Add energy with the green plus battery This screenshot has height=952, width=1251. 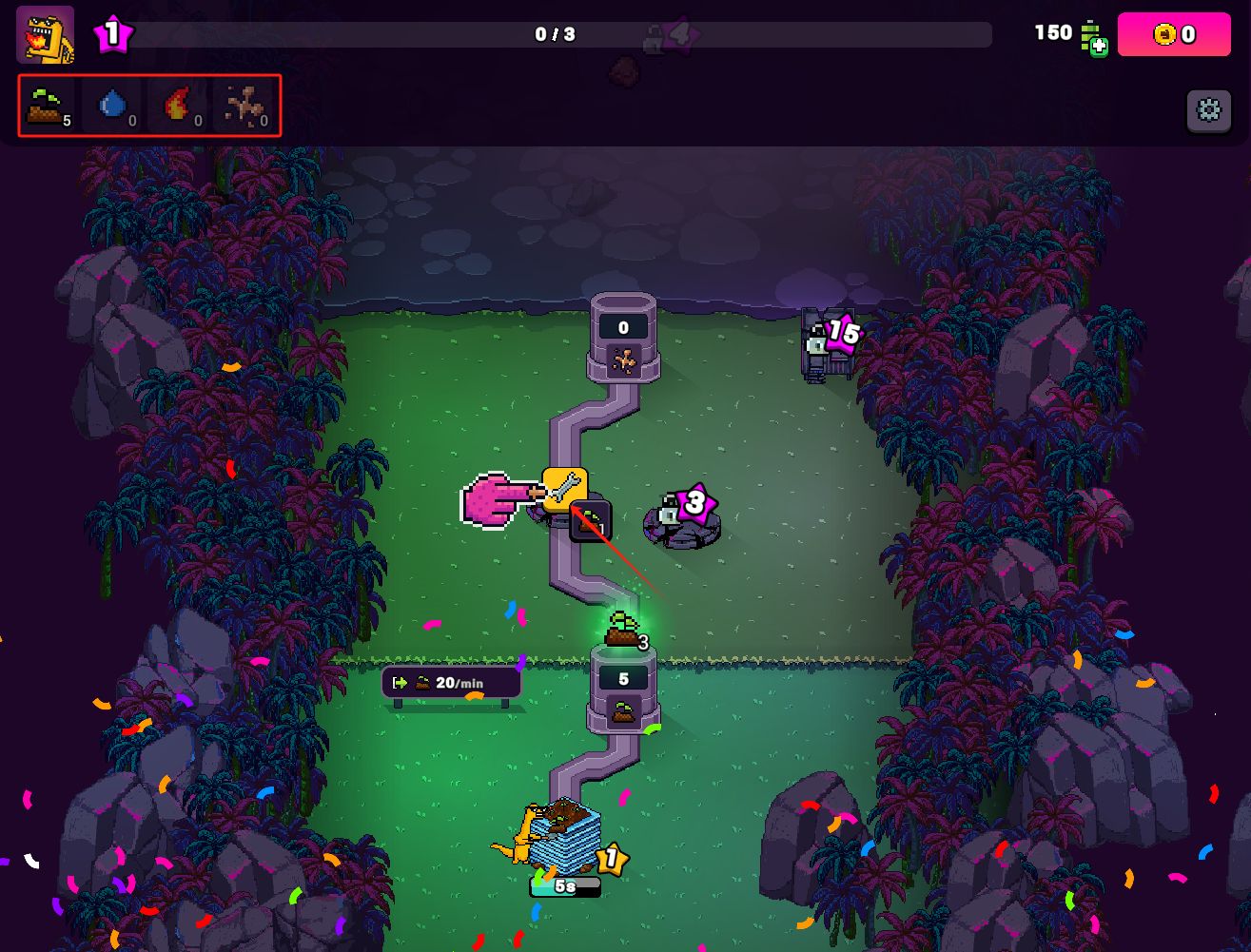point(1093,38)
